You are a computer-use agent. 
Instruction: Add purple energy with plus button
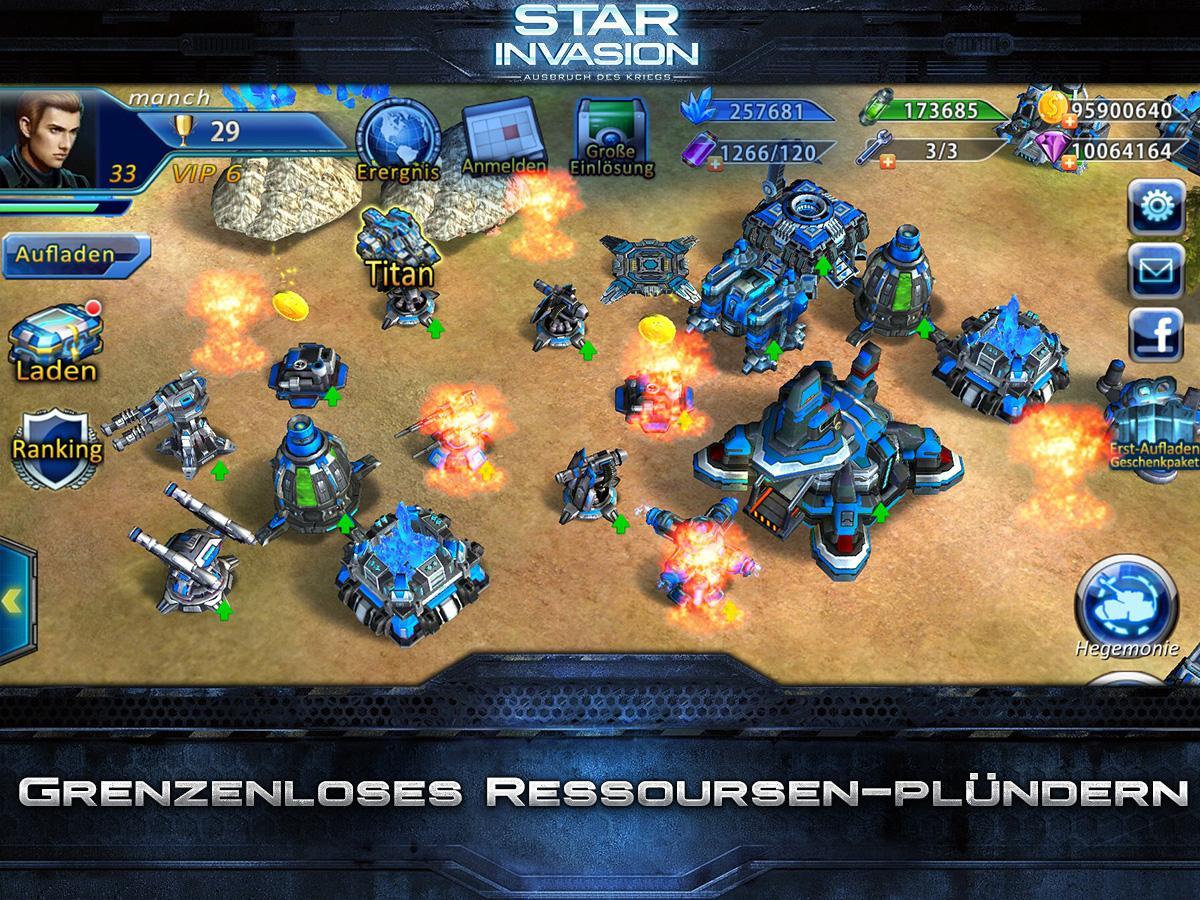pos(715,163)
